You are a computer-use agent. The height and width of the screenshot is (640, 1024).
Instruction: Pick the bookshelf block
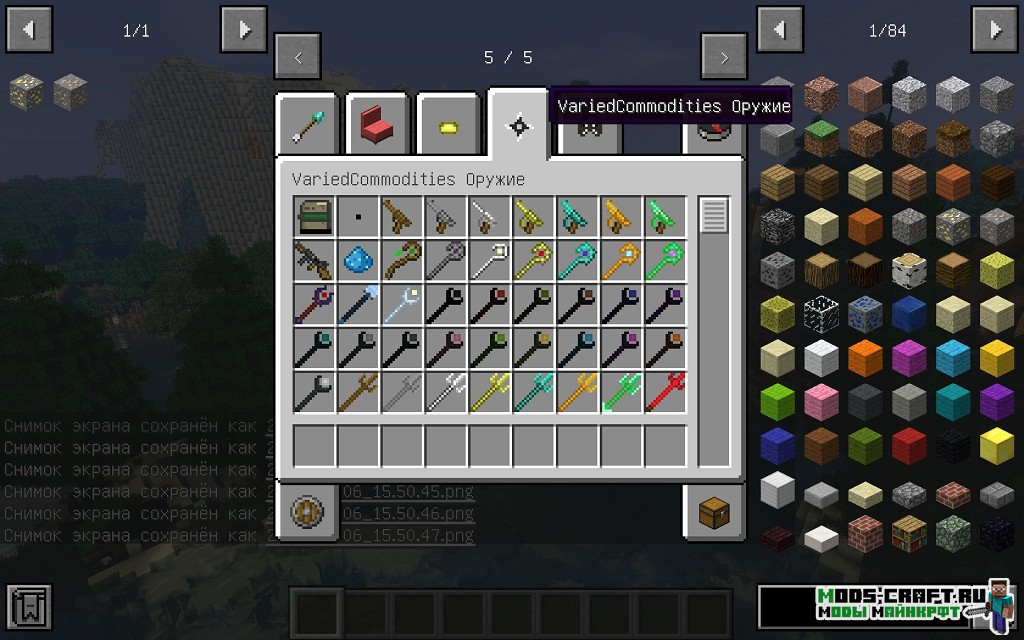pyautogui.click(x=910, y=532)
